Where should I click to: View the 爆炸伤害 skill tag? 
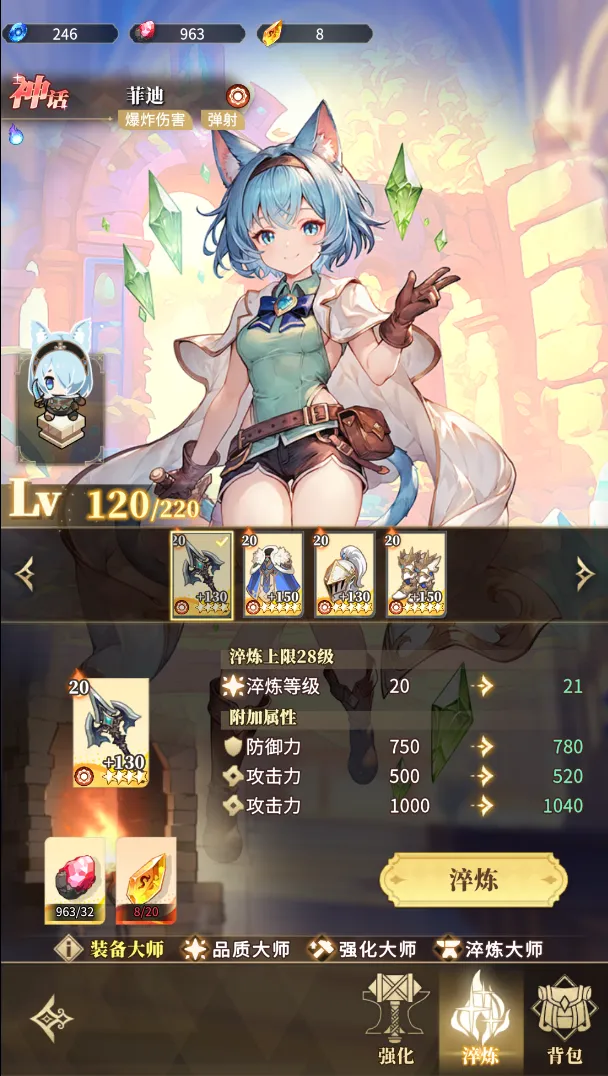pyautogui.click(x=155, y=120)
